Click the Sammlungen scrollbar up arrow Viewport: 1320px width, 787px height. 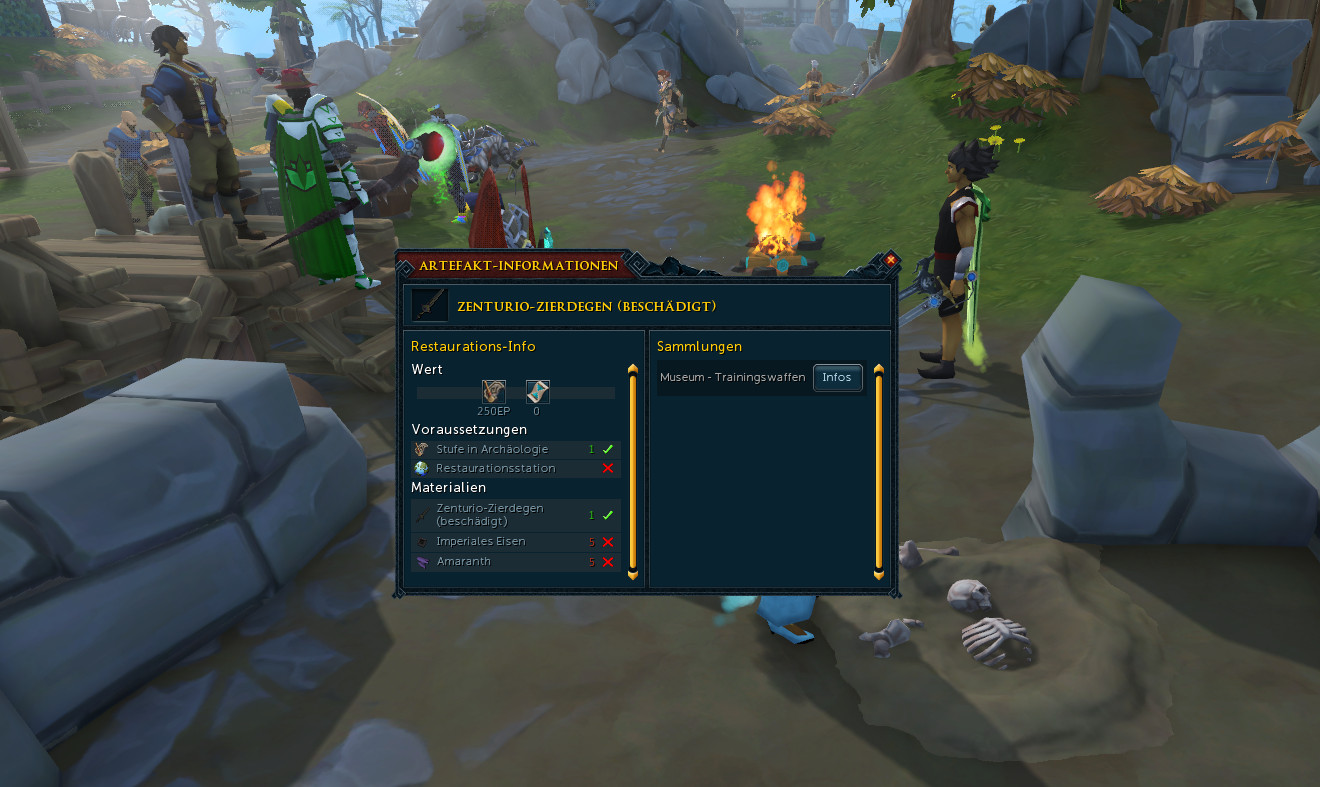[879, 369]
